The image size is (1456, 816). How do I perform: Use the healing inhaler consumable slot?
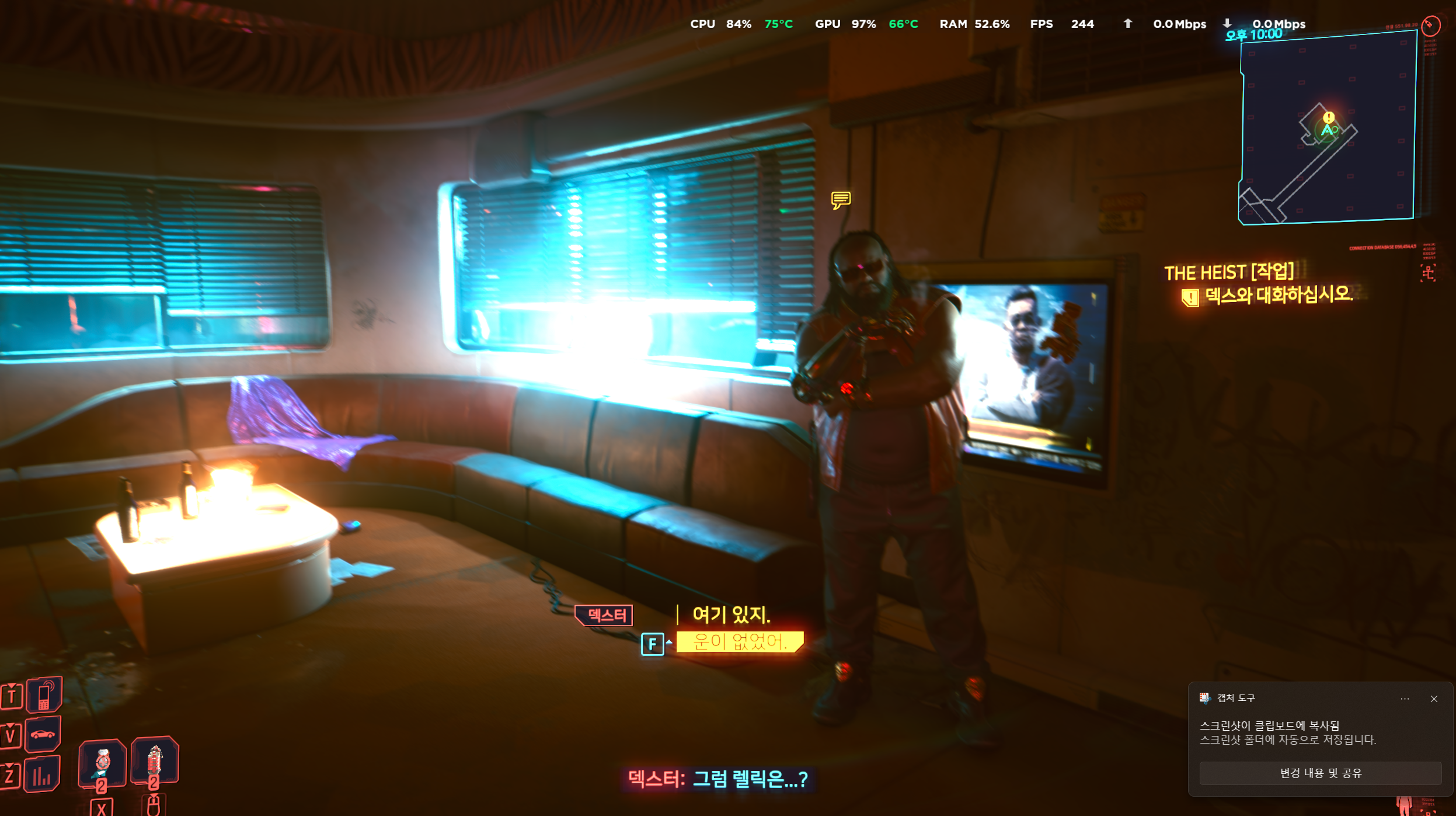click(x=103, y=763)
